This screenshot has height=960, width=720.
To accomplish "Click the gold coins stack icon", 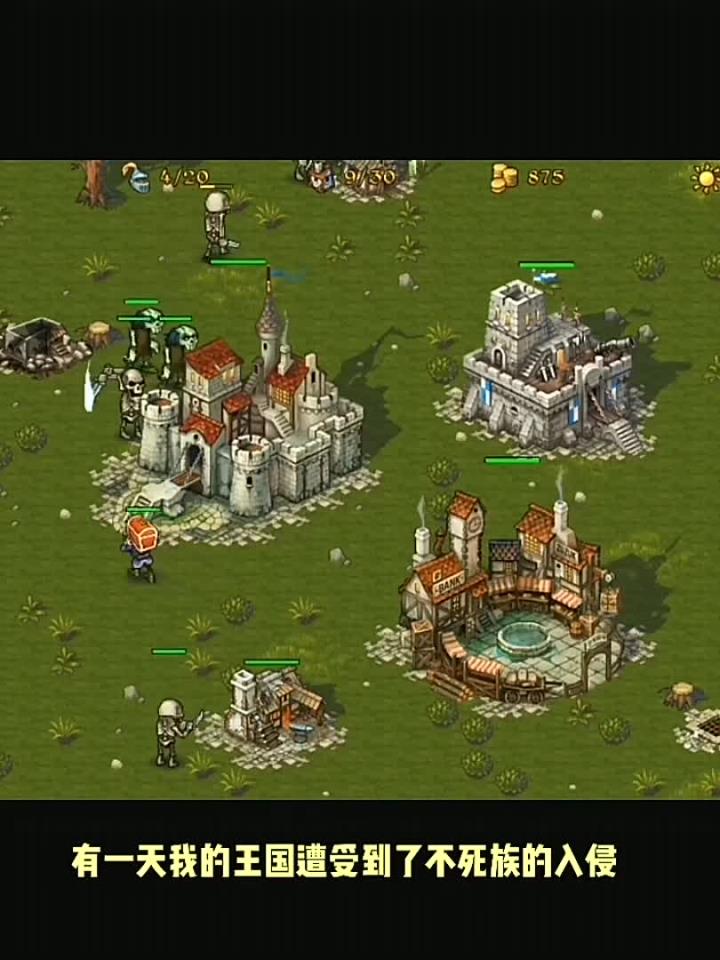I will 504,178.
